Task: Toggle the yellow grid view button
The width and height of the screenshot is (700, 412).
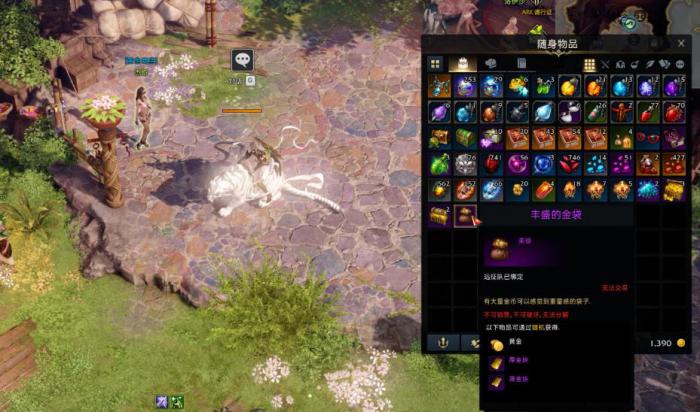Action: tap(590, 65)
